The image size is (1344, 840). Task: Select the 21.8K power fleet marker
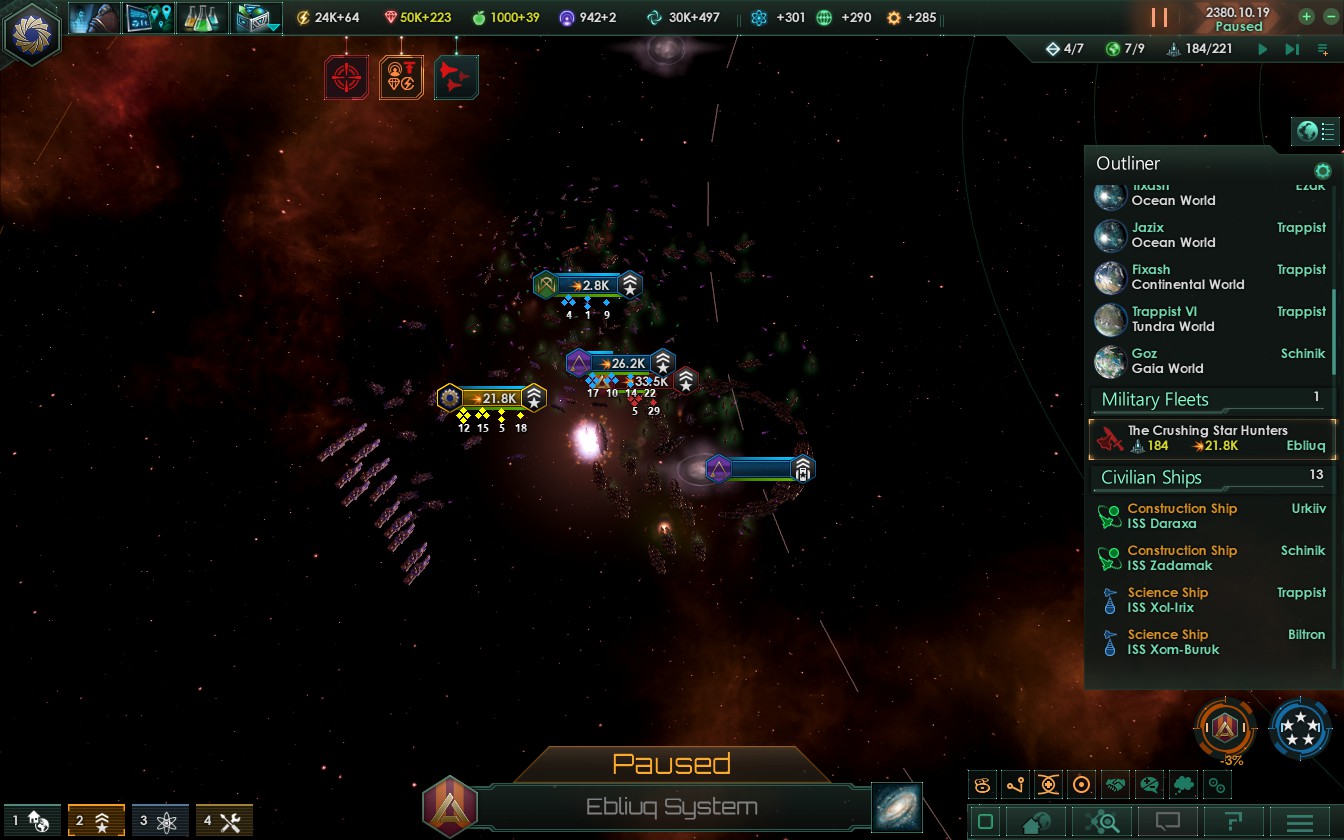tap(492, 398)
